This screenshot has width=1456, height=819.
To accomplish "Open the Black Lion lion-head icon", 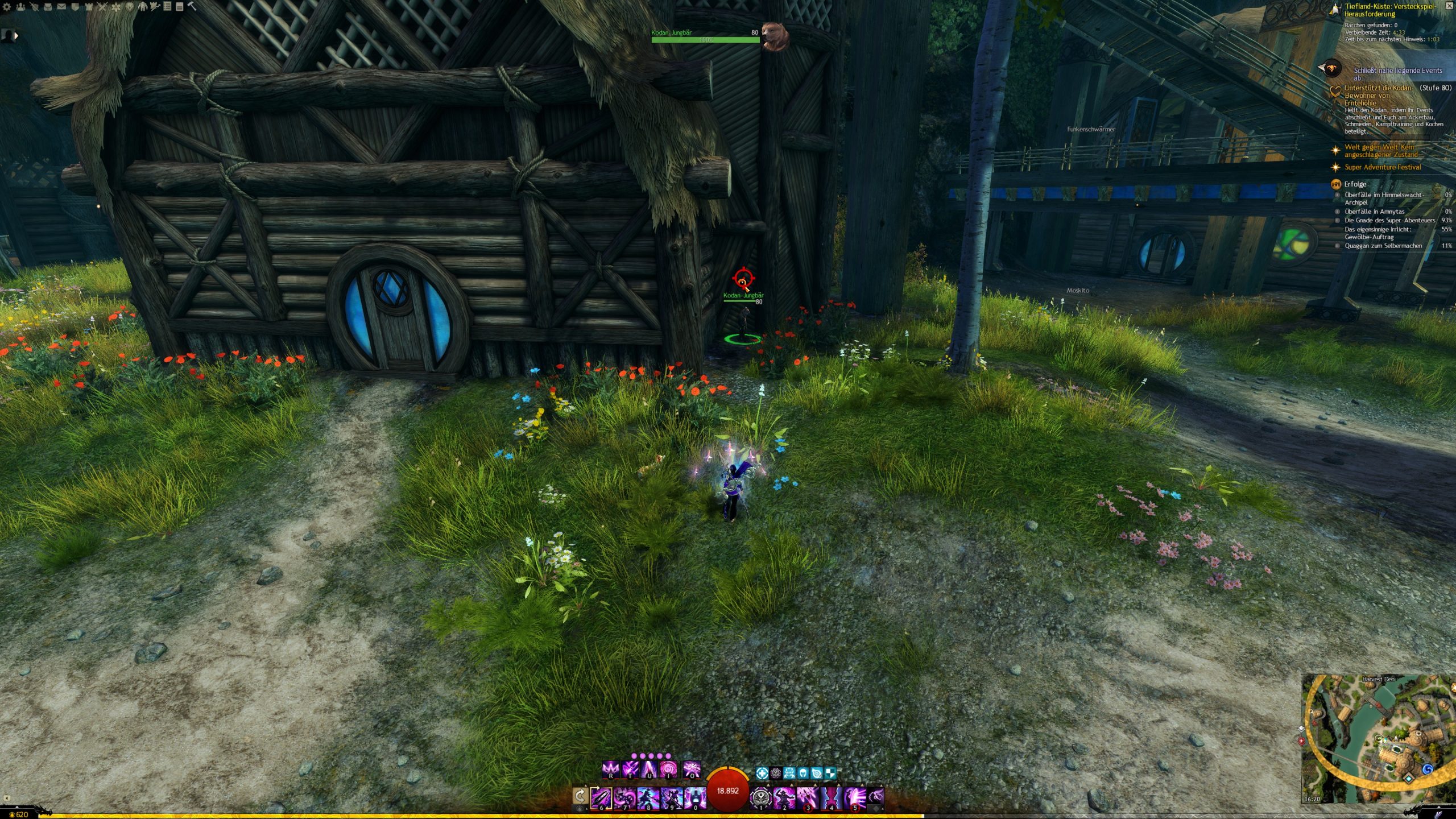I will [130, 7].
